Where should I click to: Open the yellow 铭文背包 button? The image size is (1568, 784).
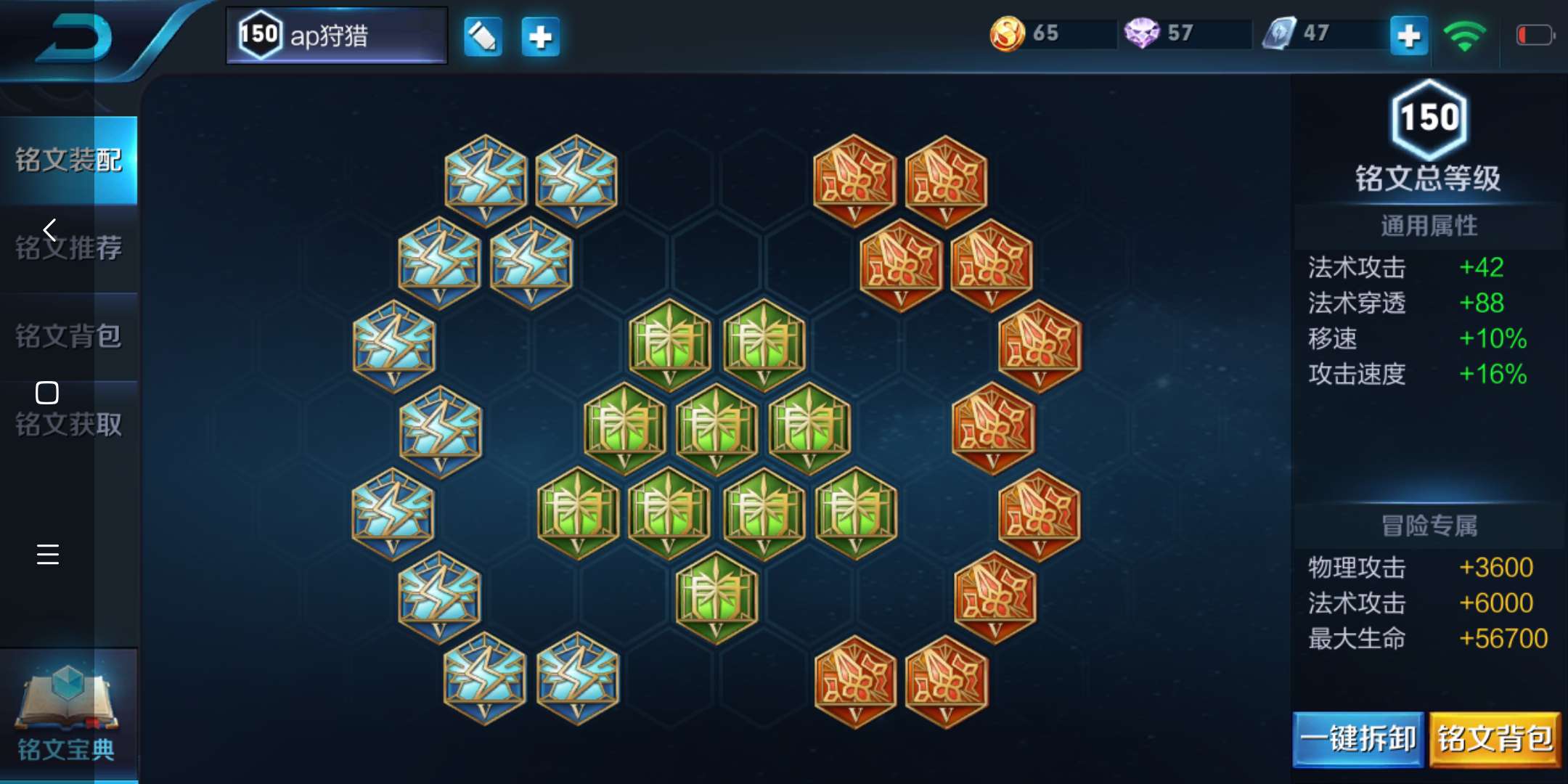pos(1495,739)
